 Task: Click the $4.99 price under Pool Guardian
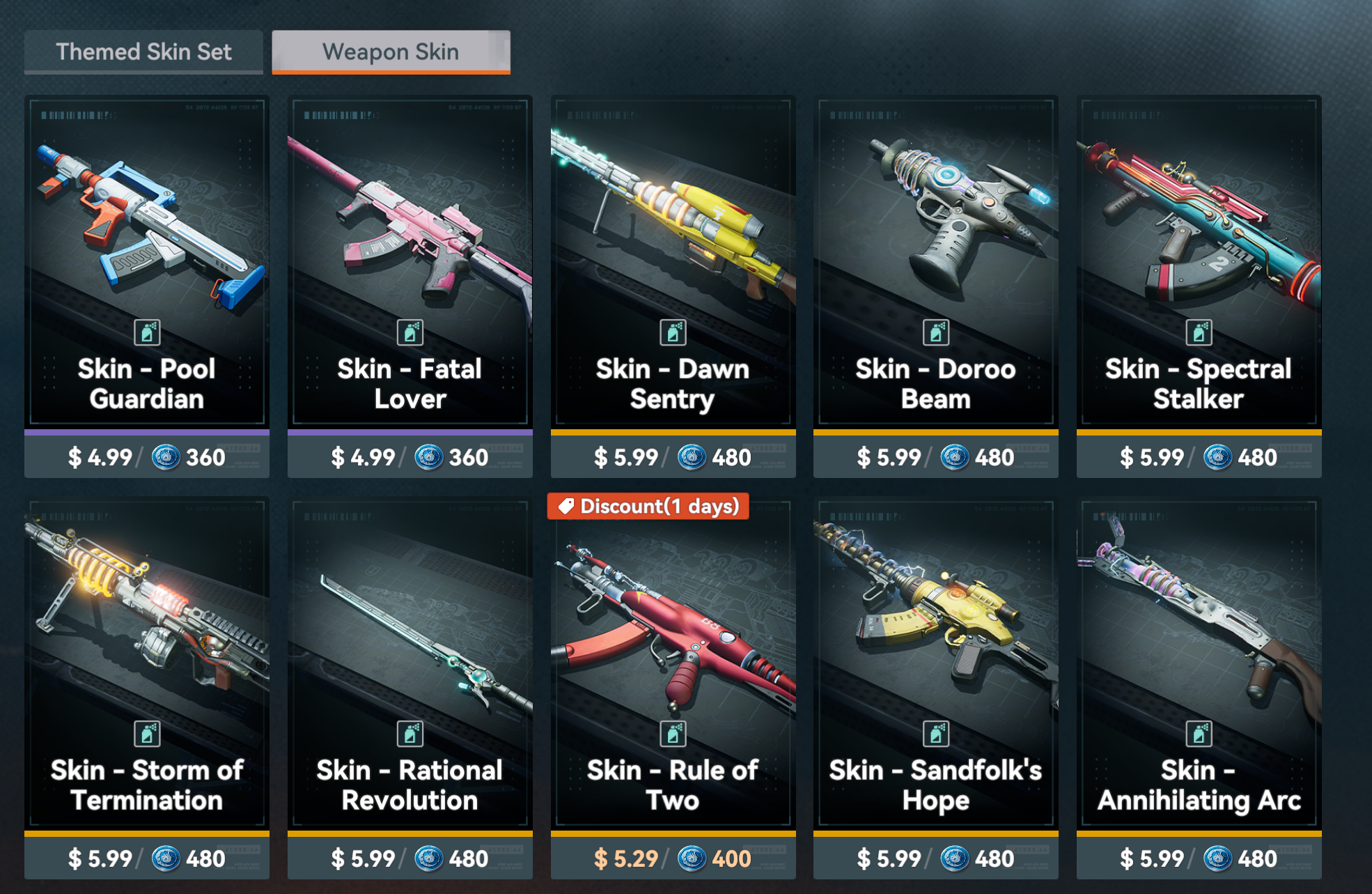pyautogui.click(x=147, y=457)
